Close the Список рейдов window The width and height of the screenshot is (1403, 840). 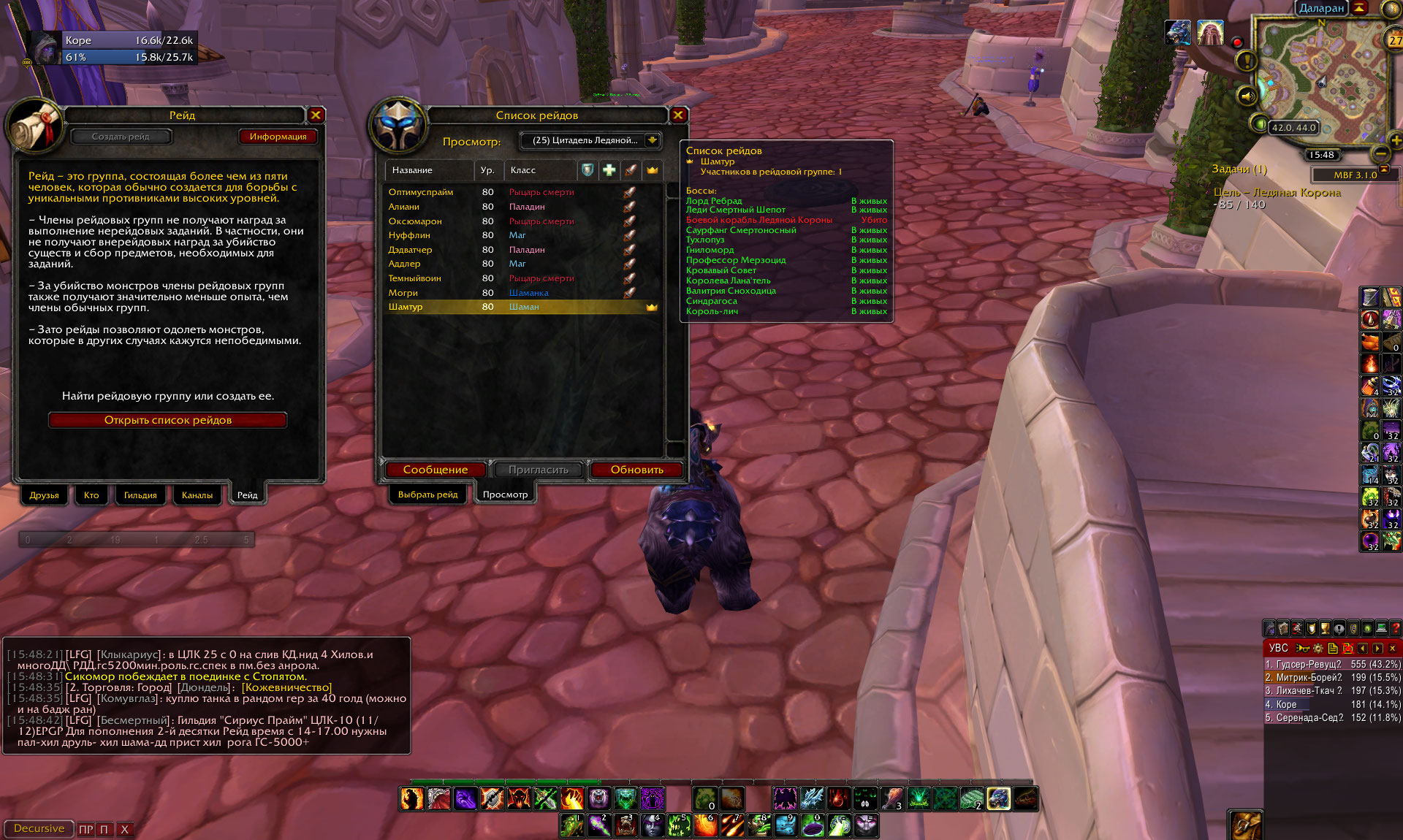tap(678, 115)
